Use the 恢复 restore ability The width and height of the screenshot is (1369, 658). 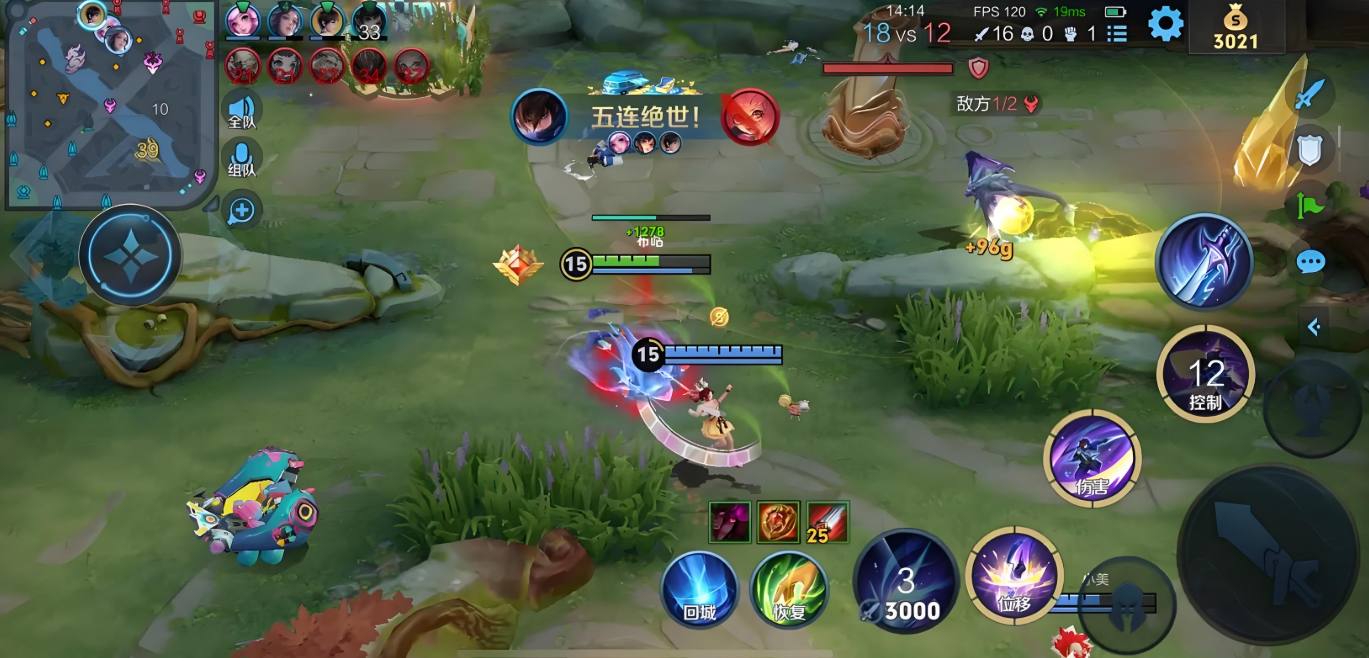click(x=790, y=589)
